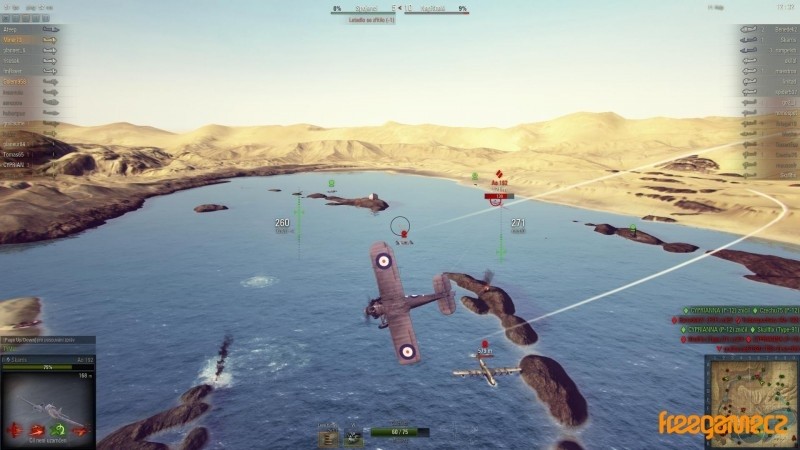
Task: Select player Torwe65 in the left team list
Action: point(14,155)
